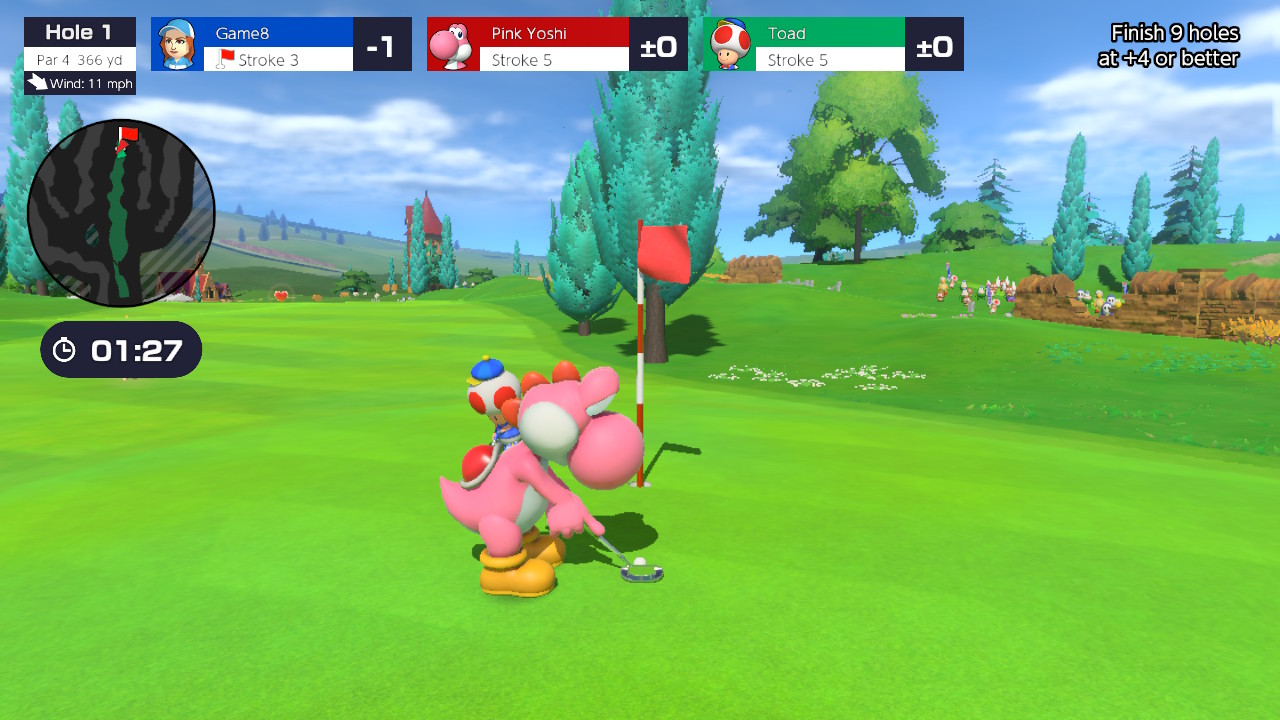This screenshot has width=1280, height=720.
Task: Select Toad's character portrait
Action: (728, 43)
